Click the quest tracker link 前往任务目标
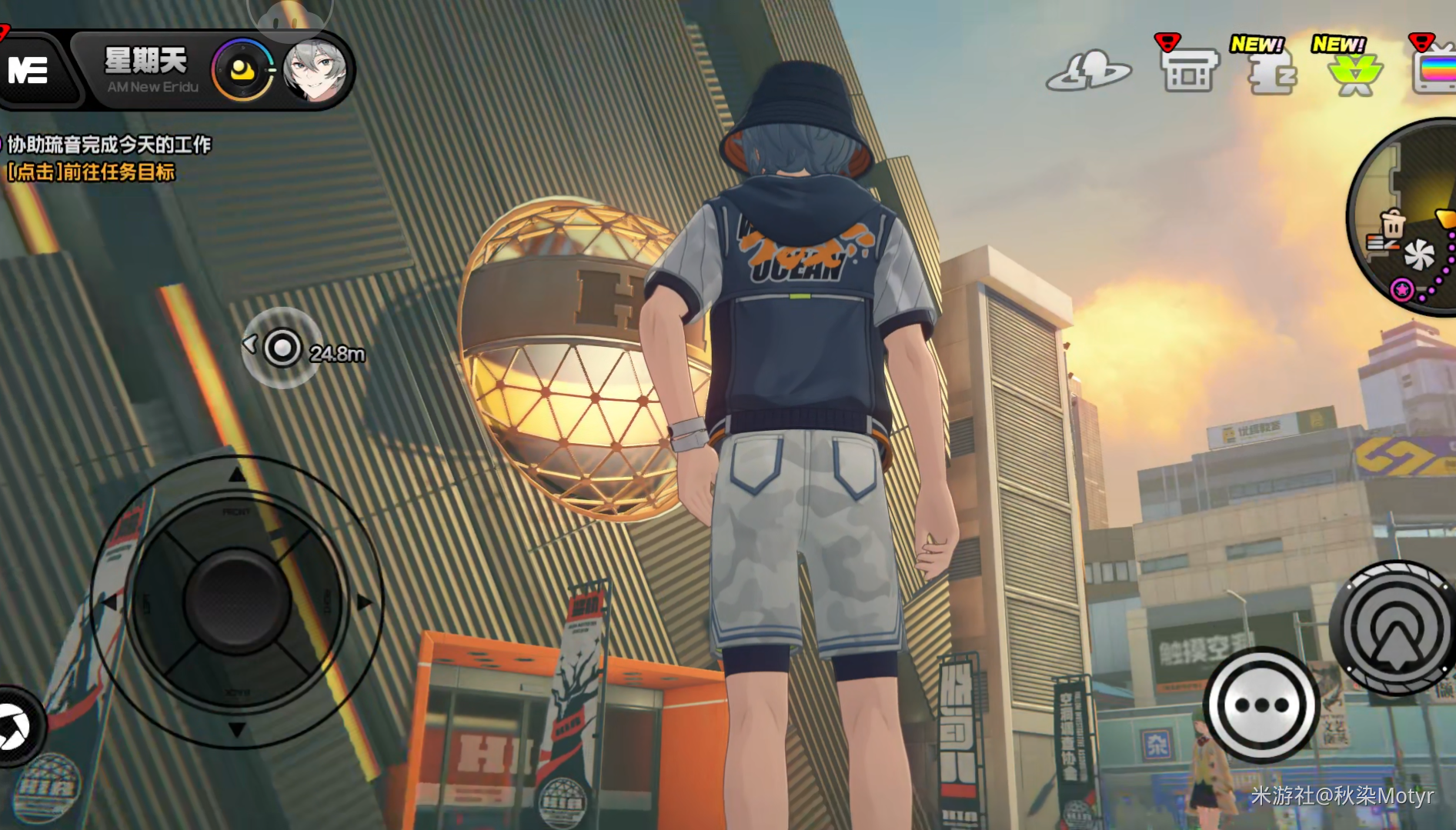The image size is (1456, 830). pyautogui.click(x=92, y=172)
